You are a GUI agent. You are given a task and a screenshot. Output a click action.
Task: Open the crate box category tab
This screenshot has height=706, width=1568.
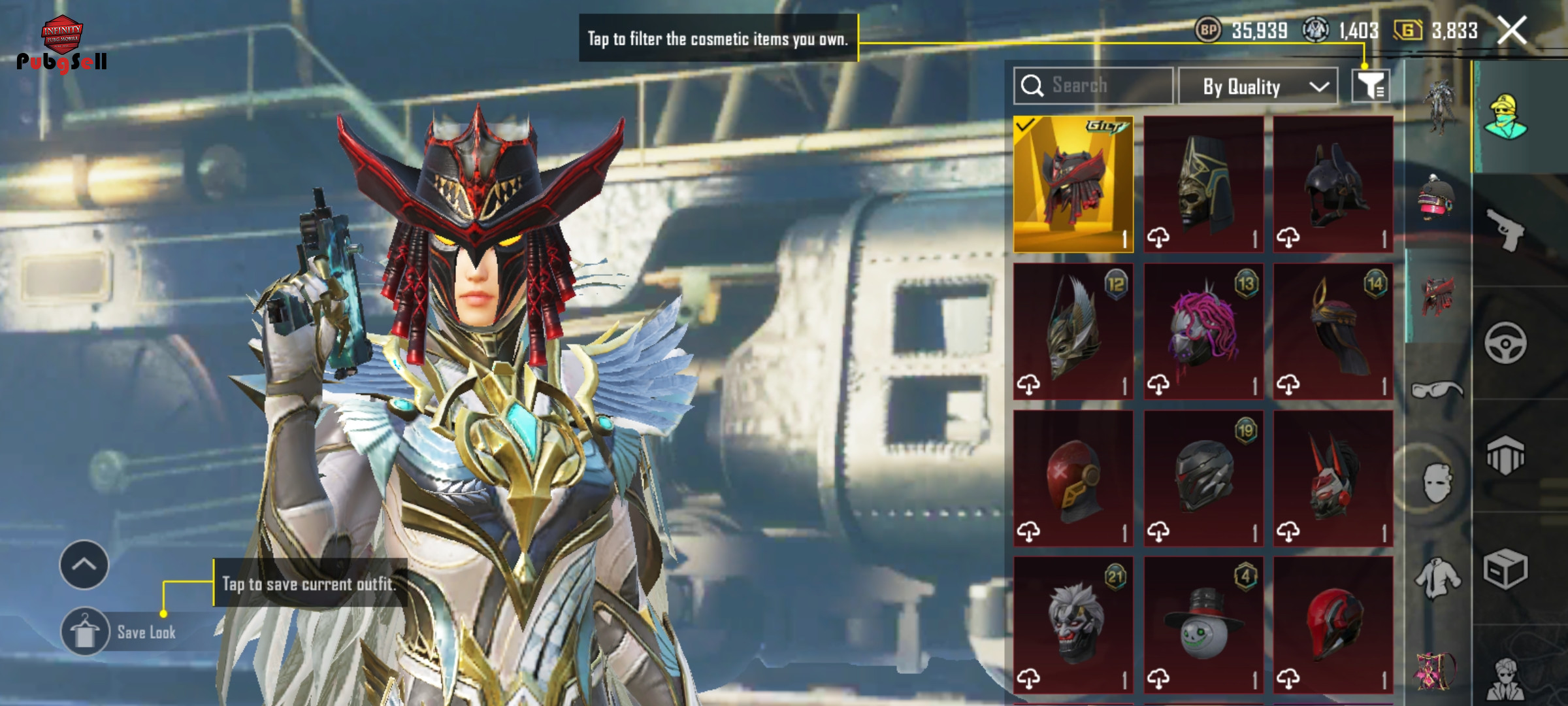(1505, 569)
